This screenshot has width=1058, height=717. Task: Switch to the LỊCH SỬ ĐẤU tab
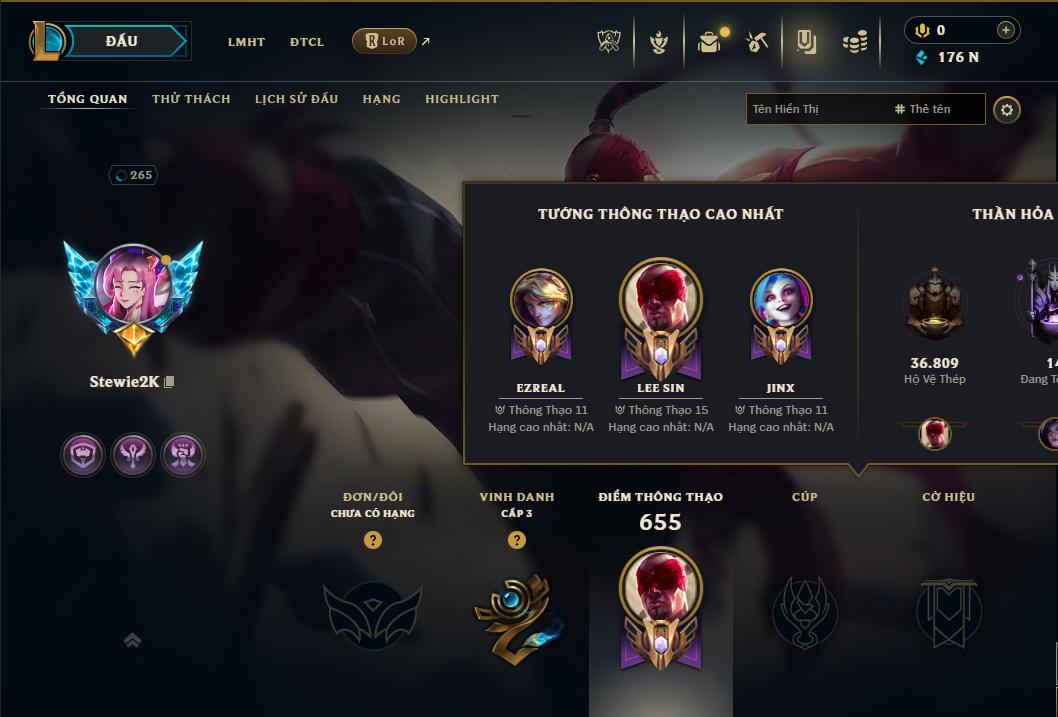[x=296, y=99]
